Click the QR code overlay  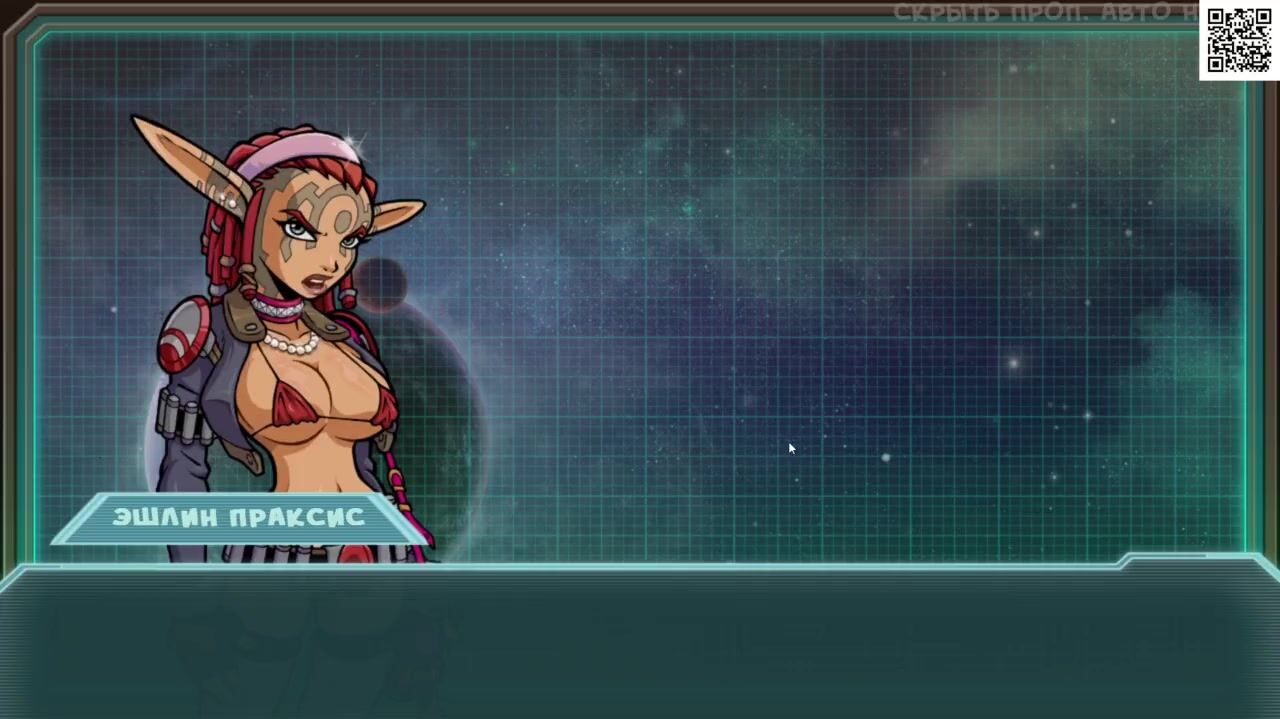[1239, 40]
